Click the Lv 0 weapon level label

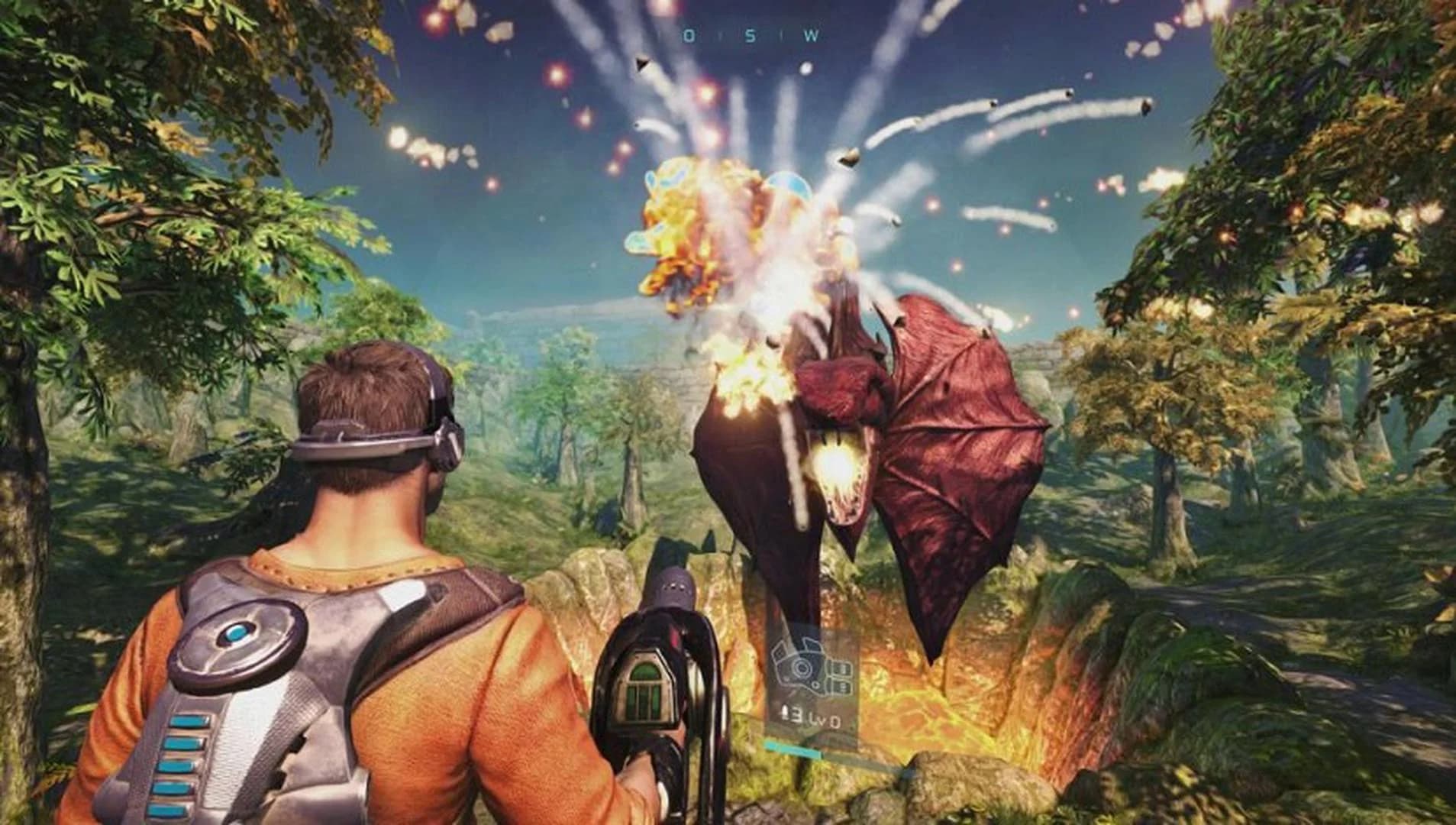[825, 718]
